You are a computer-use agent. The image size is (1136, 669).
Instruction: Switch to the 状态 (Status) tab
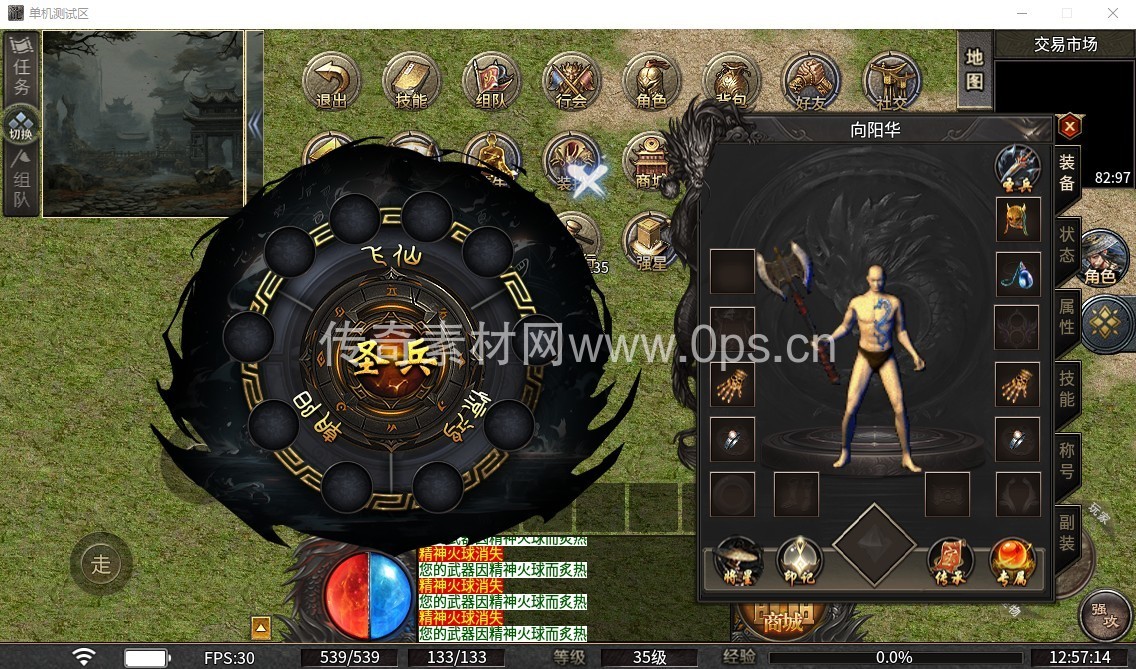tap(1067, 244)
